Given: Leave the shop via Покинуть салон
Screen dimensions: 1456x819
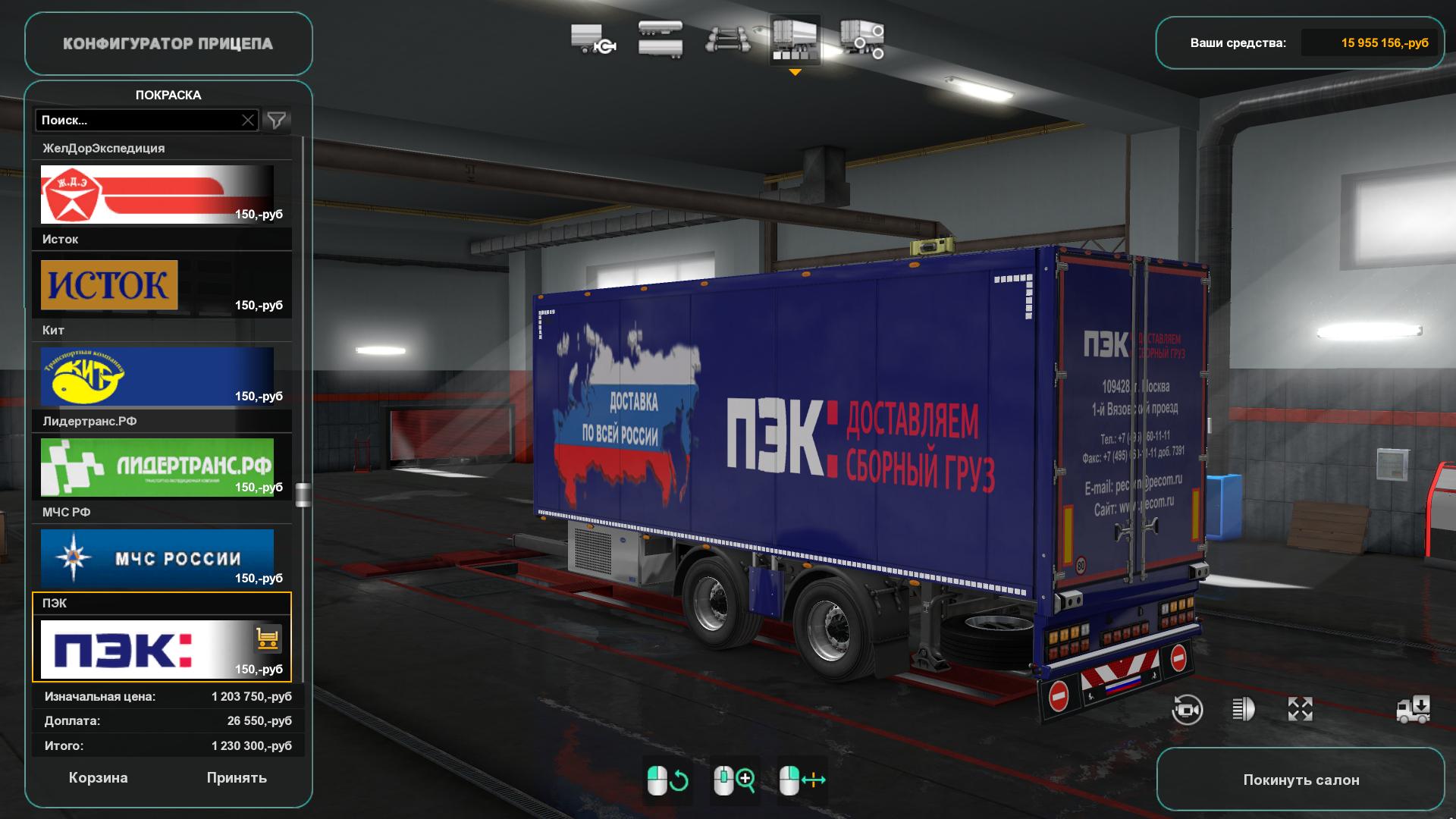Looking at the screenshot, I should pos(1301,780).
